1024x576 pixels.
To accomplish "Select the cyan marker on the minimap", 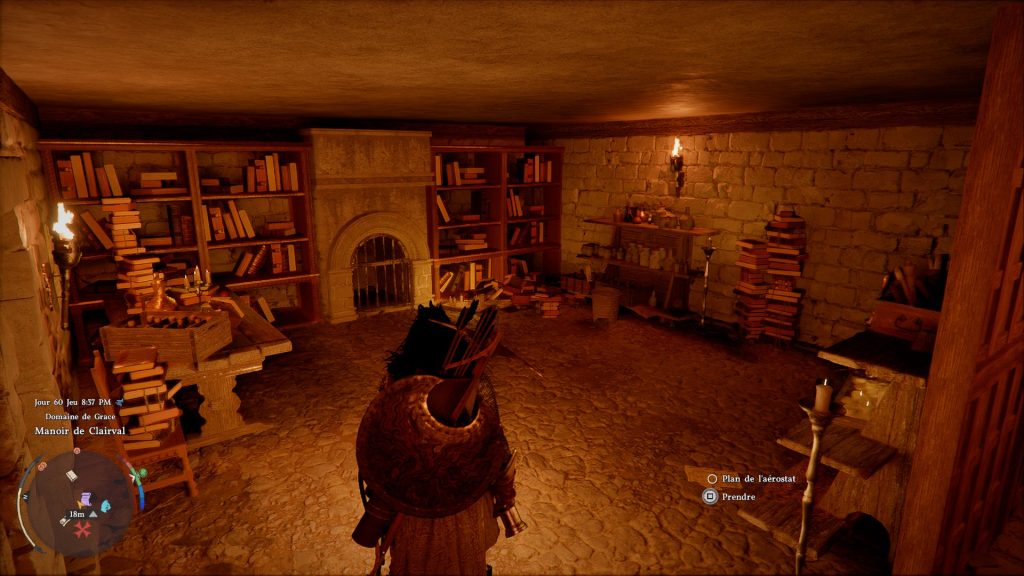I will coord(107,506).
